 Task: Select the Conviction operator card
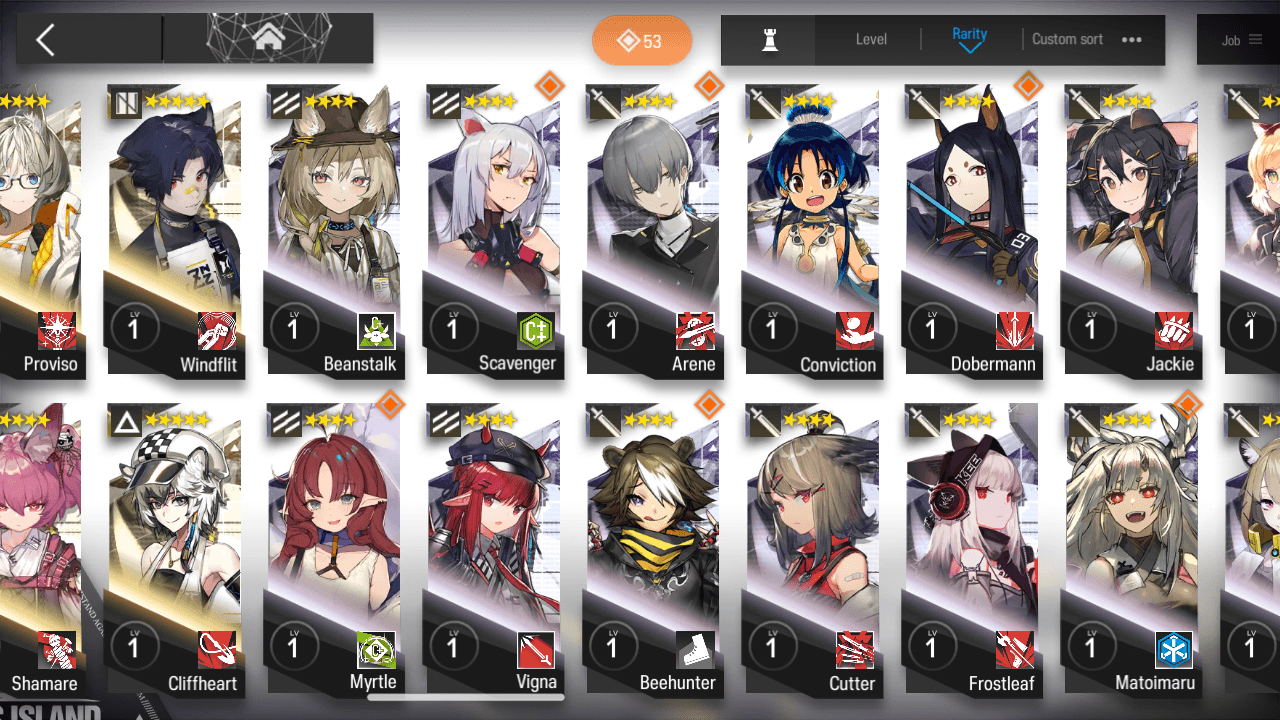[x=812, y=230]
